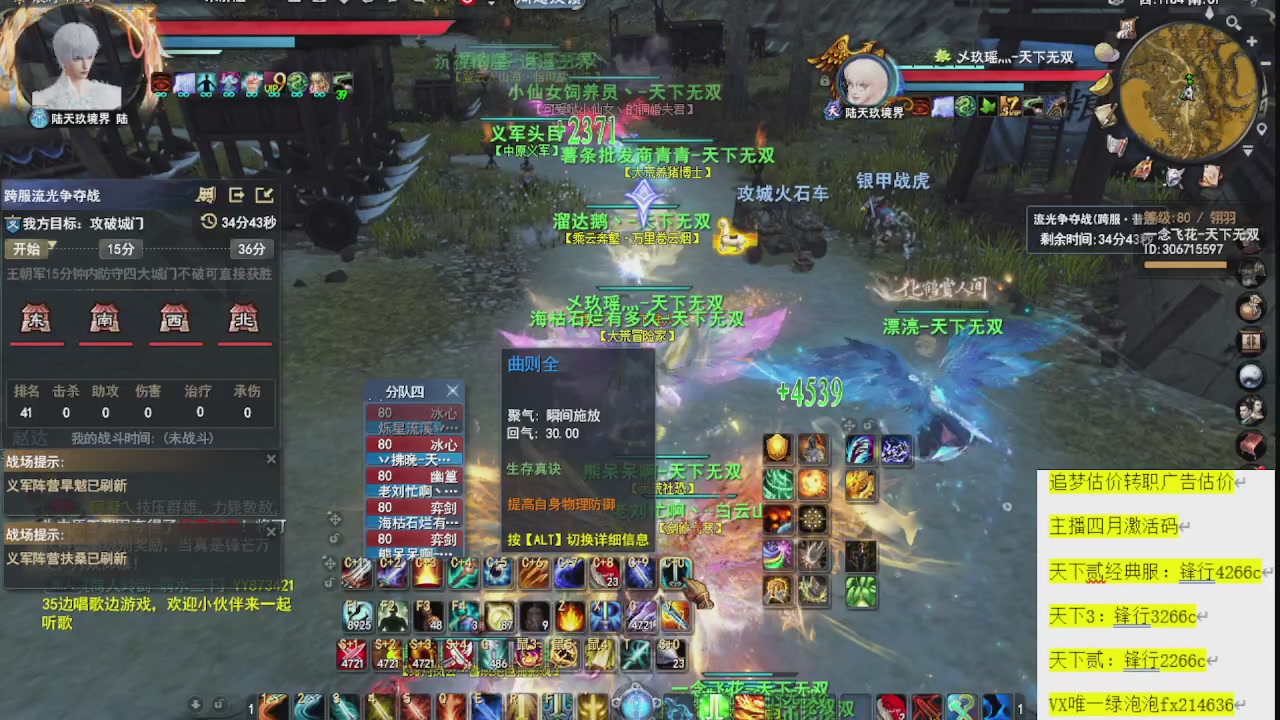Screen dimensions: 1280x720
Task: Click the couple portrait icon on the right sidebar
Action: [1252, 410]
